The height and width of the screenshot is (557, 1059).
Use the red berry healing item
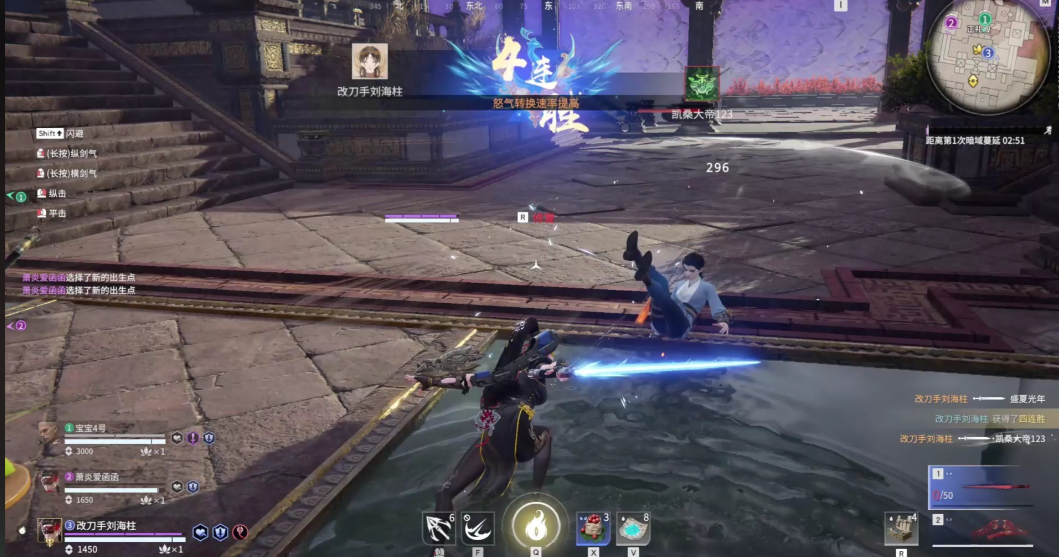pyautogui.click(x=592, y=528)
